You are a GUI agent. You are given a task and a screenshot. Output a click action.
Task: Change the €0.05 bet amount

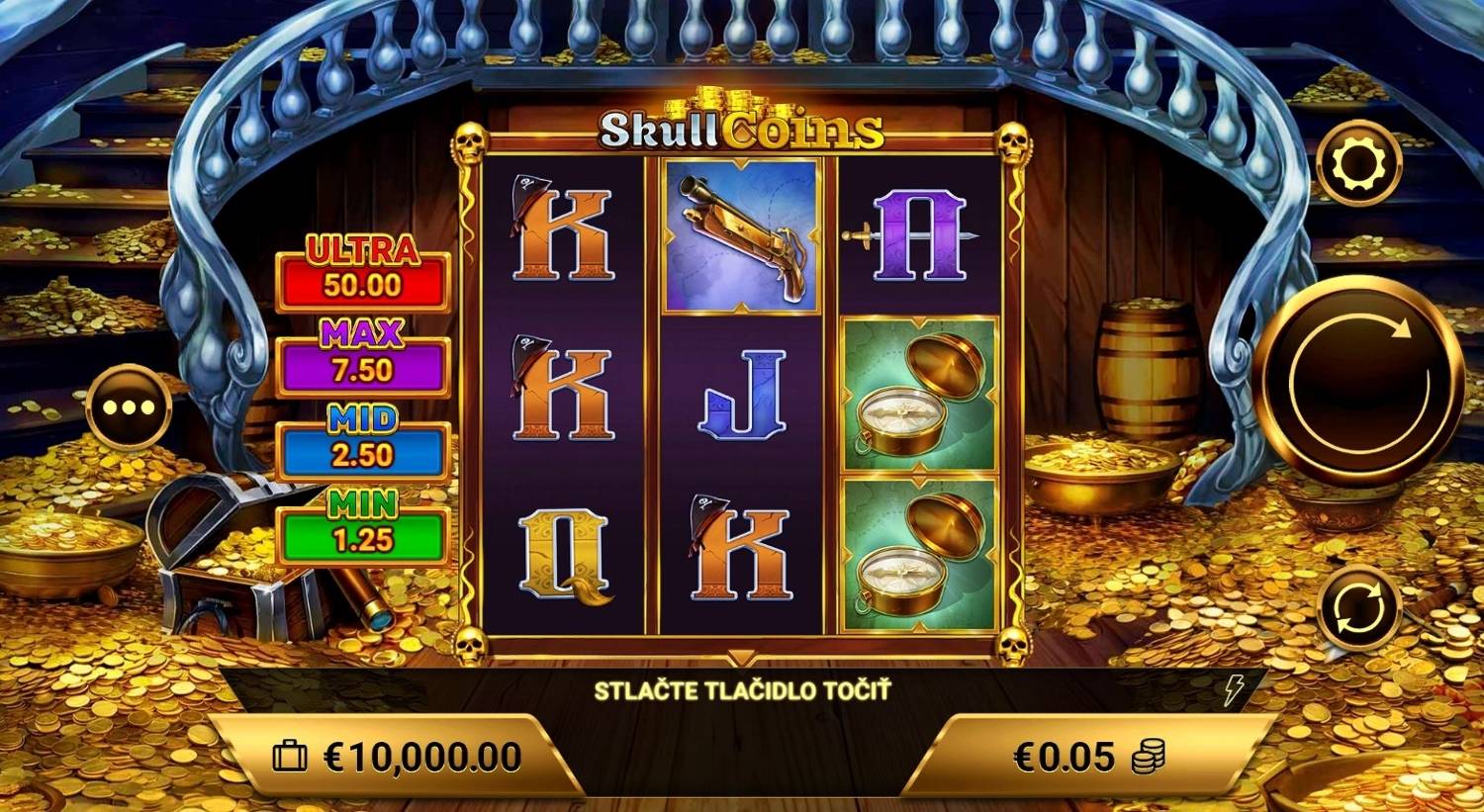click(1088, 758)
